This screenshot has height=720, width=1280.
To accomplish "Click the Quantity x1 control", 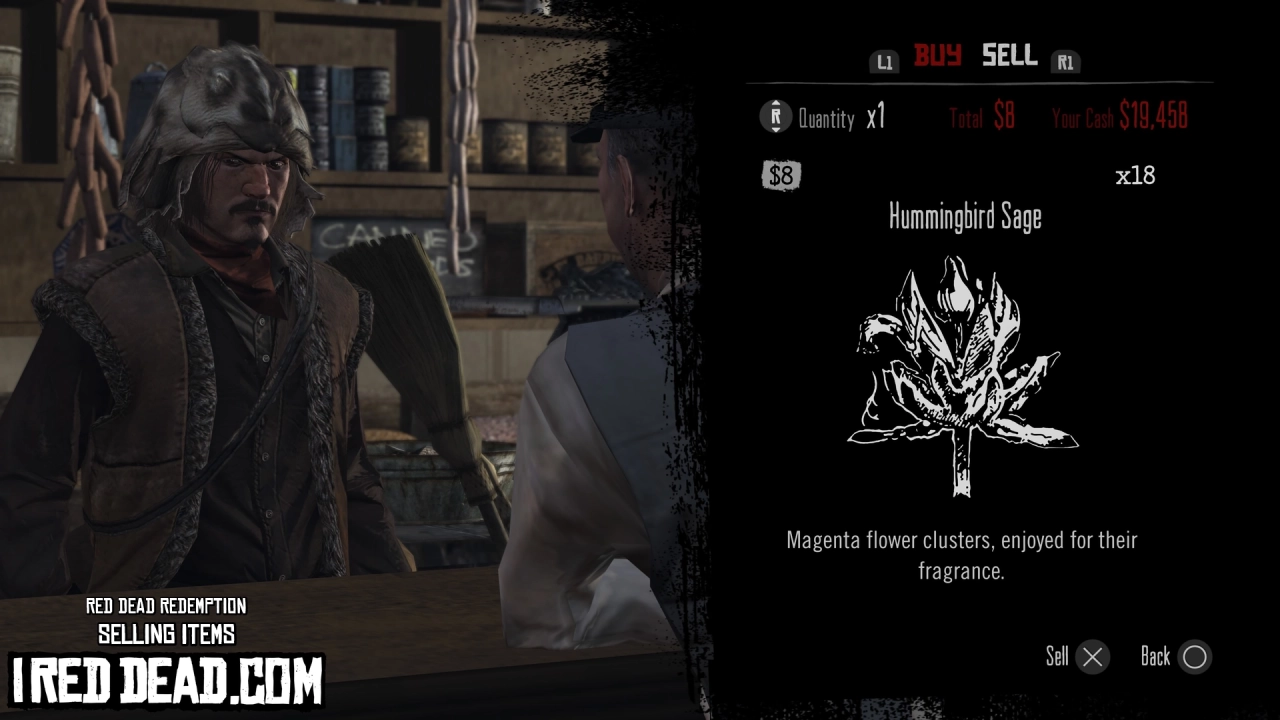I will pyautogui.click(x=842, y=118).
